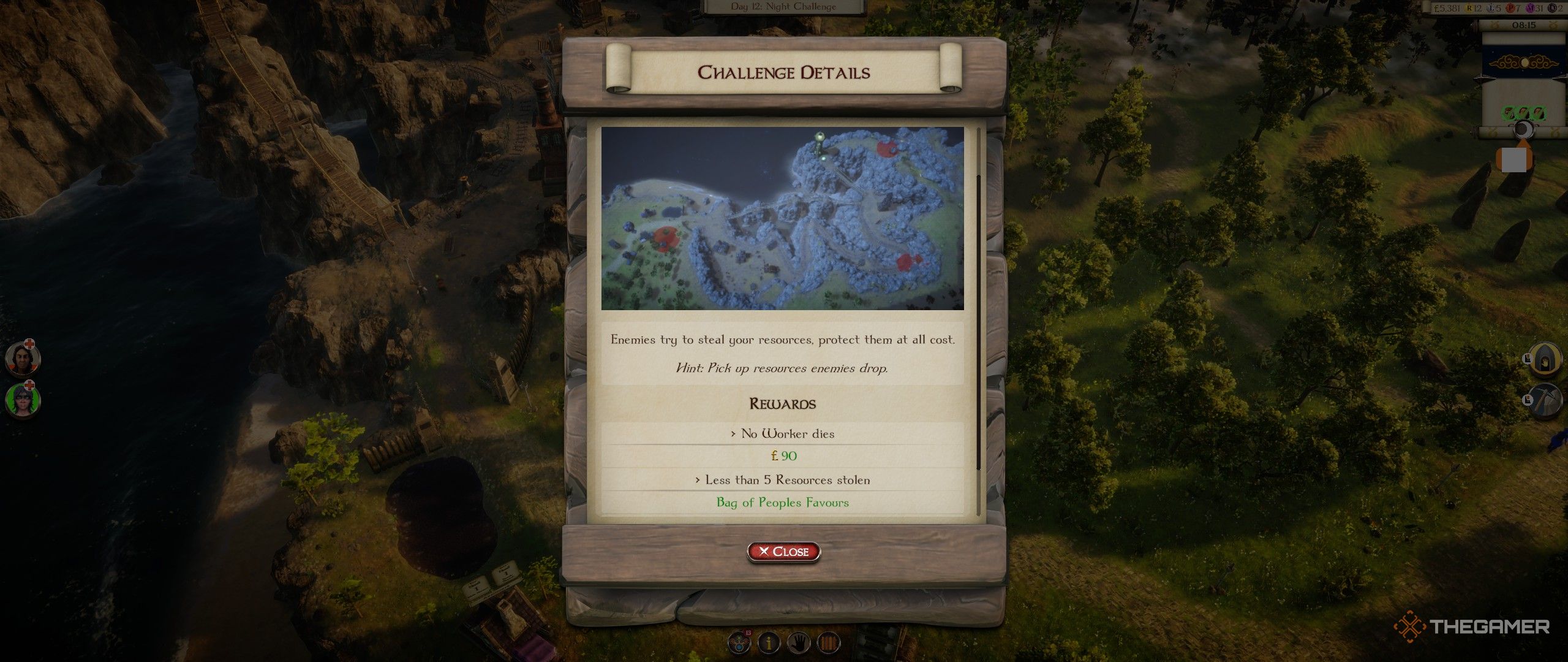Click the crescent moon night dial
The width and height of the screenshot is (1568, 662).
tap(1523, 129)
